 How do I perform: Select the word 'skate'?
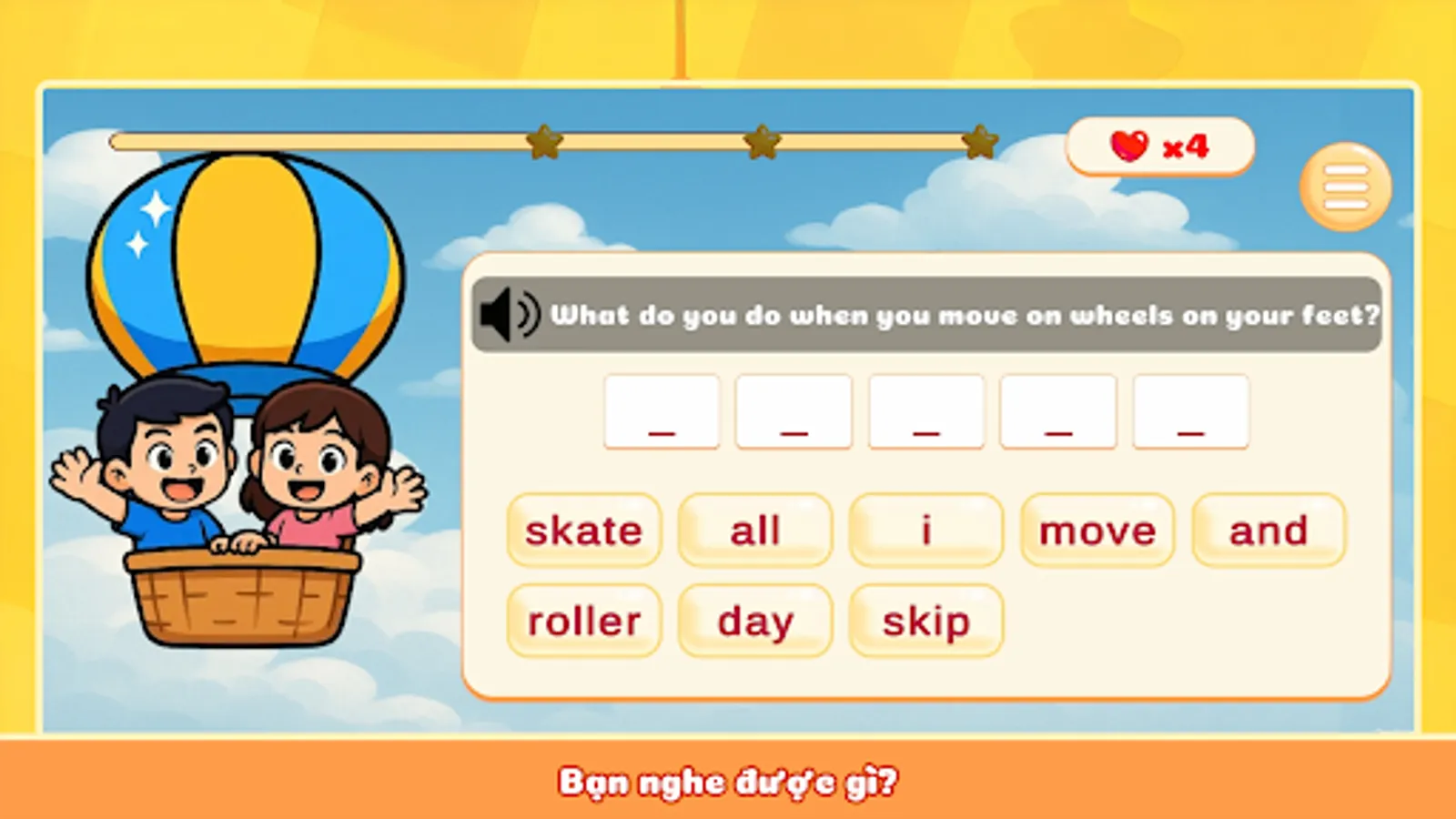click(583, 530)
